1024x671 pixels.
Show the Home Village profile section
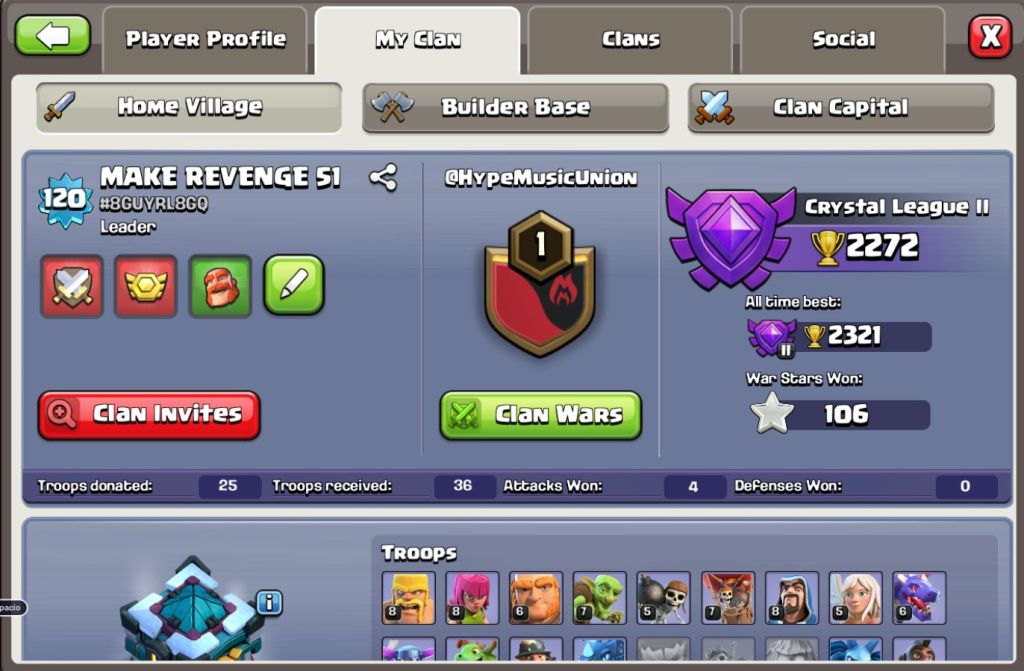(x=189, y=107)
